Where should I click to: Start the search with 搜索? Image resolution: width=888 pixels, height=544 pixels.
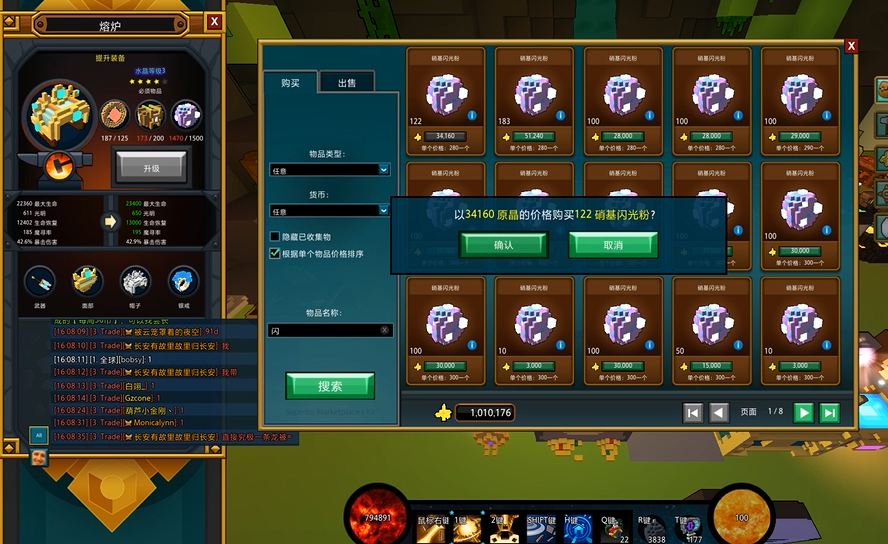[x=330, y=386]
